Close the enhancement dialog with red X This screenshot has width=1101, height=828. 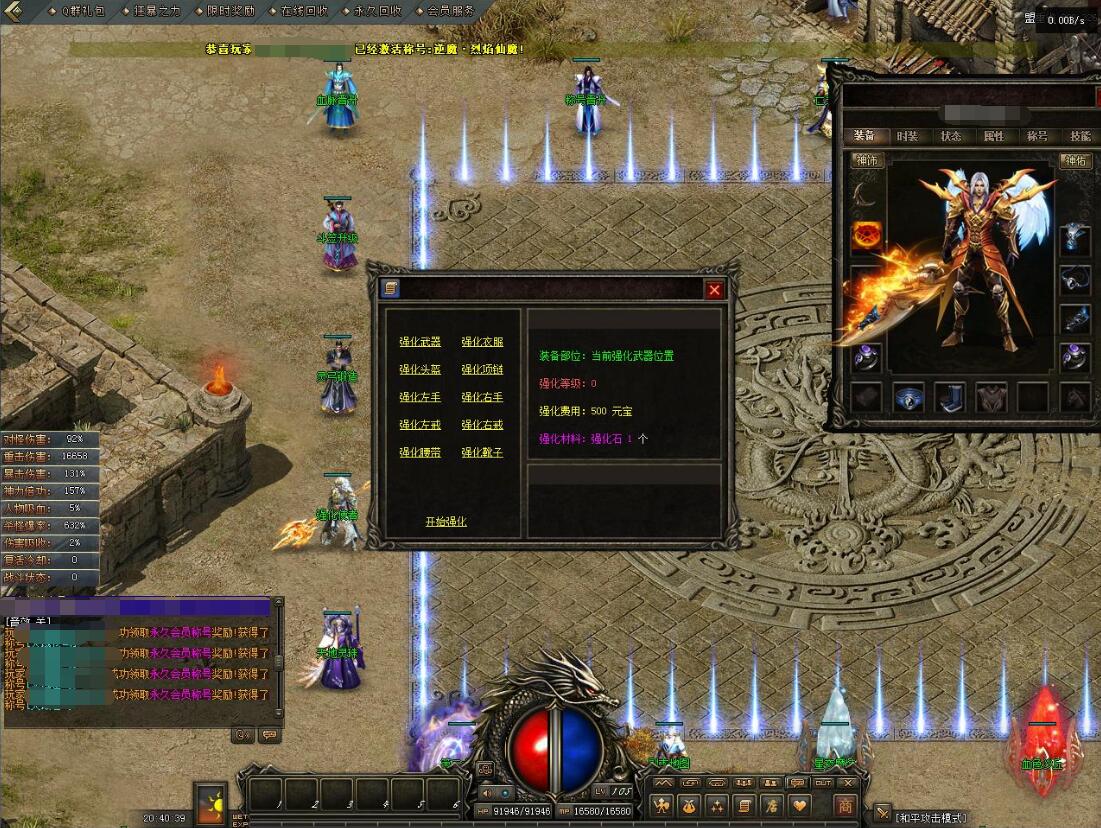(714, 290)
